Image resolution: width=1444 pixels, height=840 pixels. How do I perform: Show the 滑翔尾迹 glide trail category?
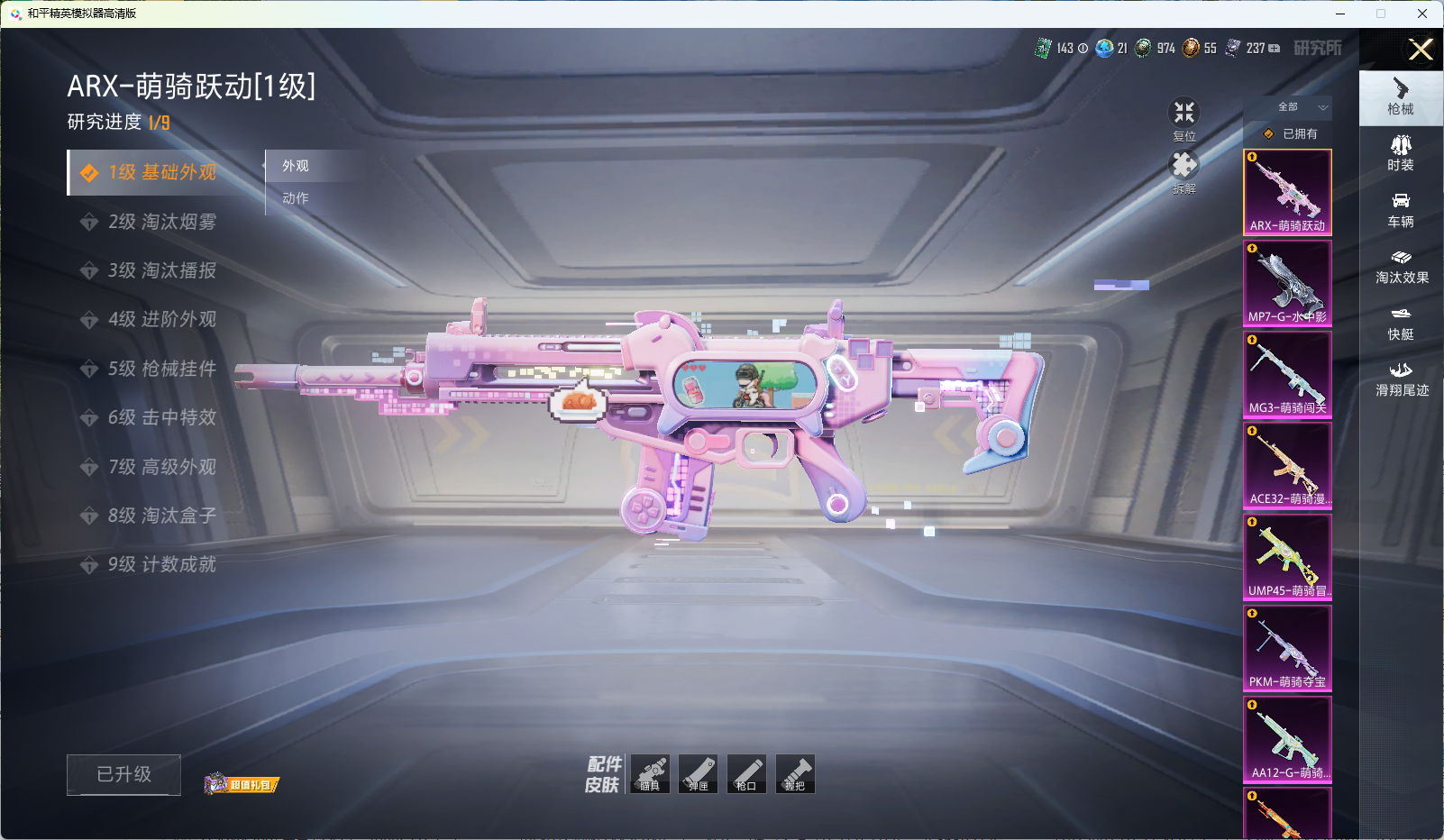pos(1401,379)
